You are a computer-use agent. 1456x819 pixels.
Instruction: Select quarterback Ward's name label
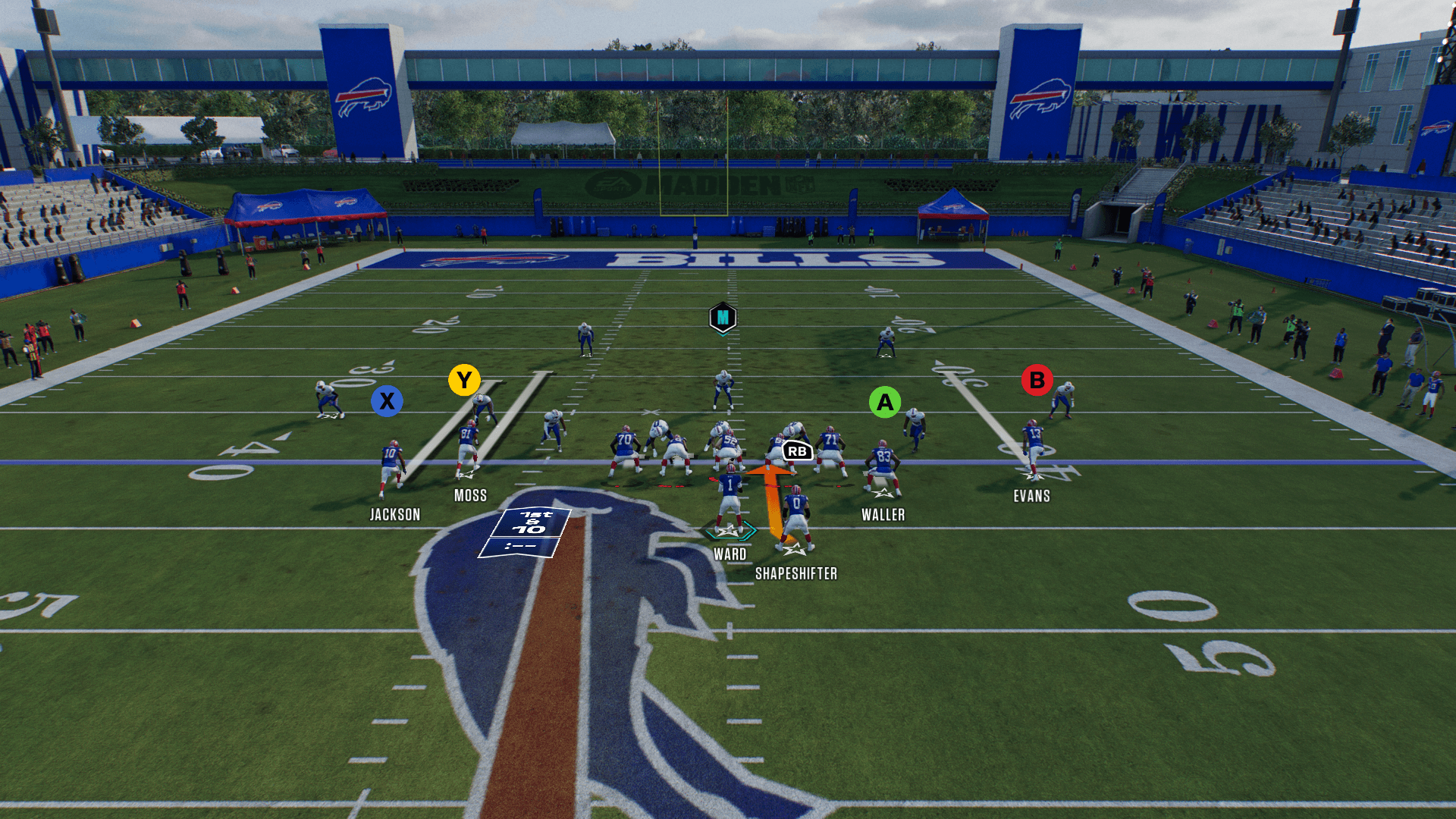tap(730, 554)
